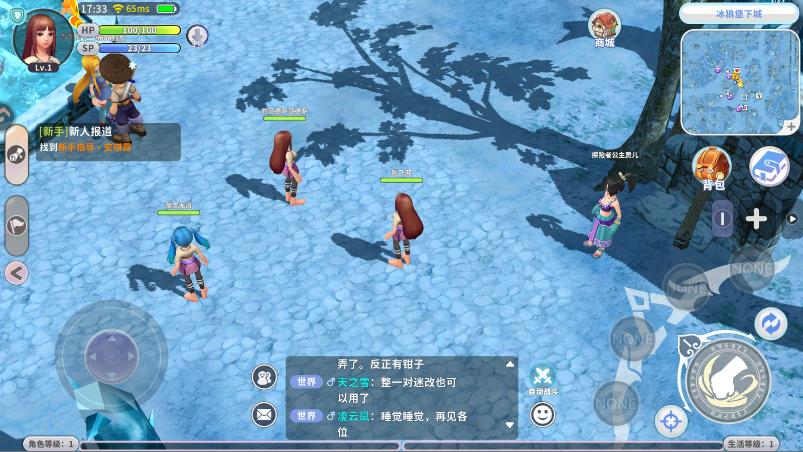Open the world chat message box
This screenshot has width=803, height=452.
coord(402,397)
